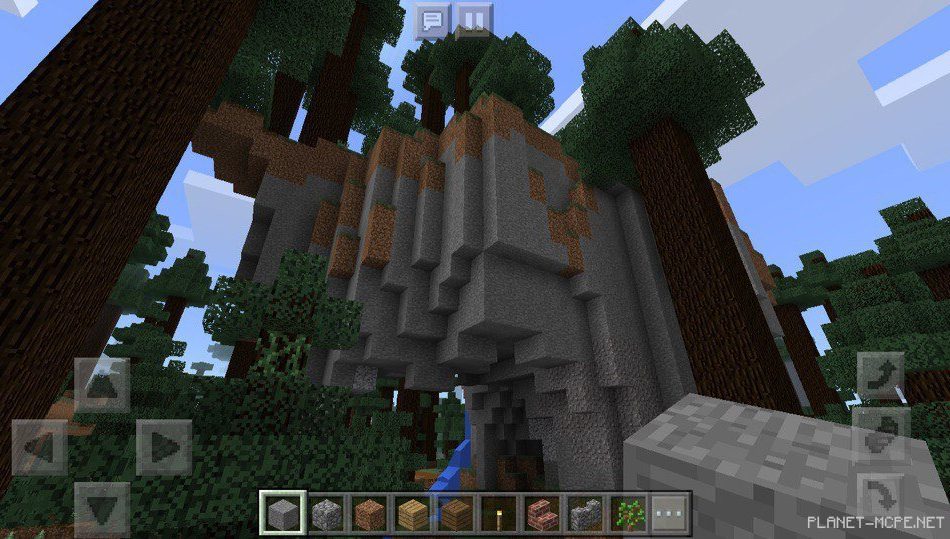Pick the brick stairs hotbar slot
The image size is (950, 539).
(x=540, y=513)
